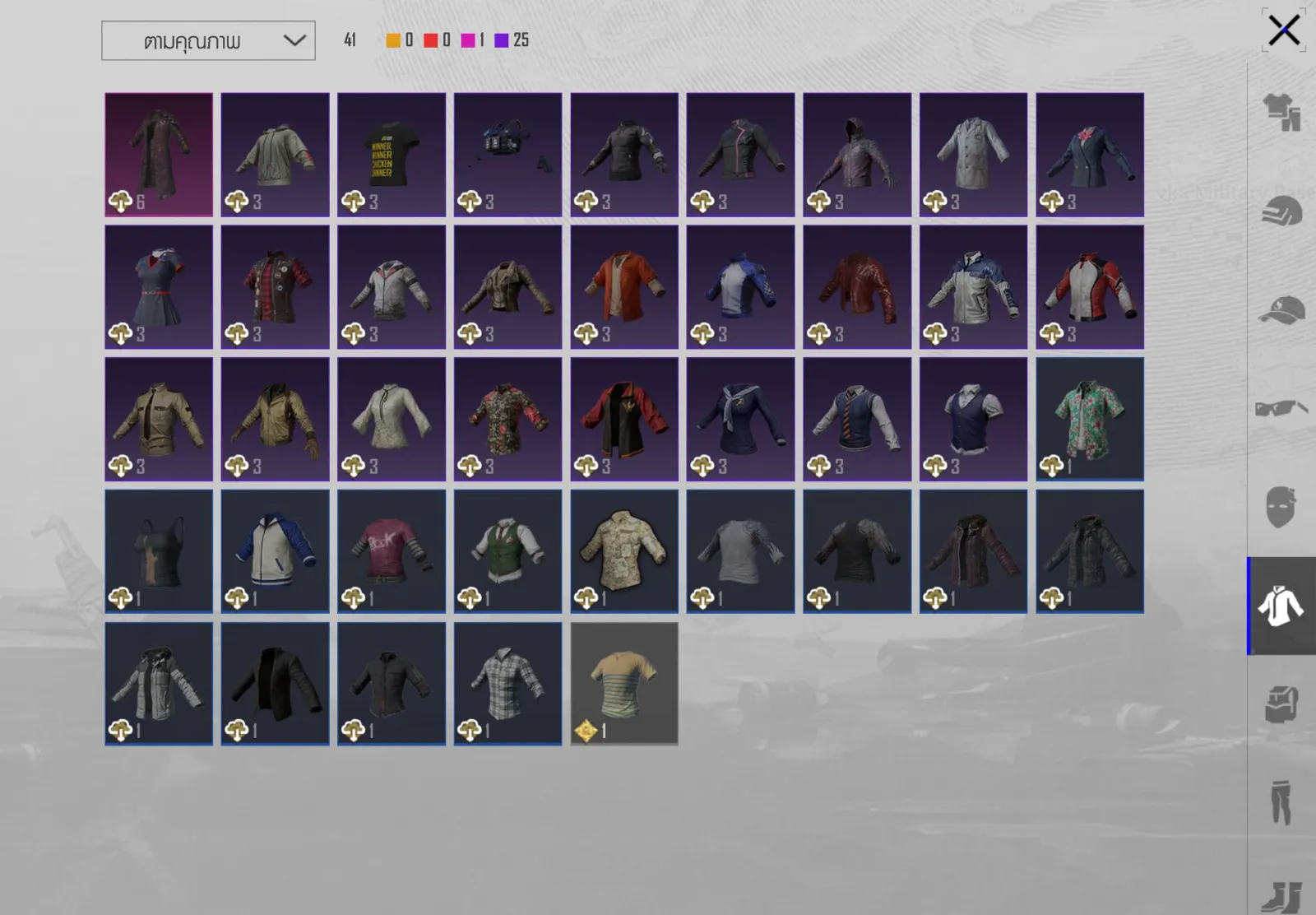The image size is (1316, 915).
Task: Choose the green floral Hawaiian shirt
Action: click(1090, 419)
